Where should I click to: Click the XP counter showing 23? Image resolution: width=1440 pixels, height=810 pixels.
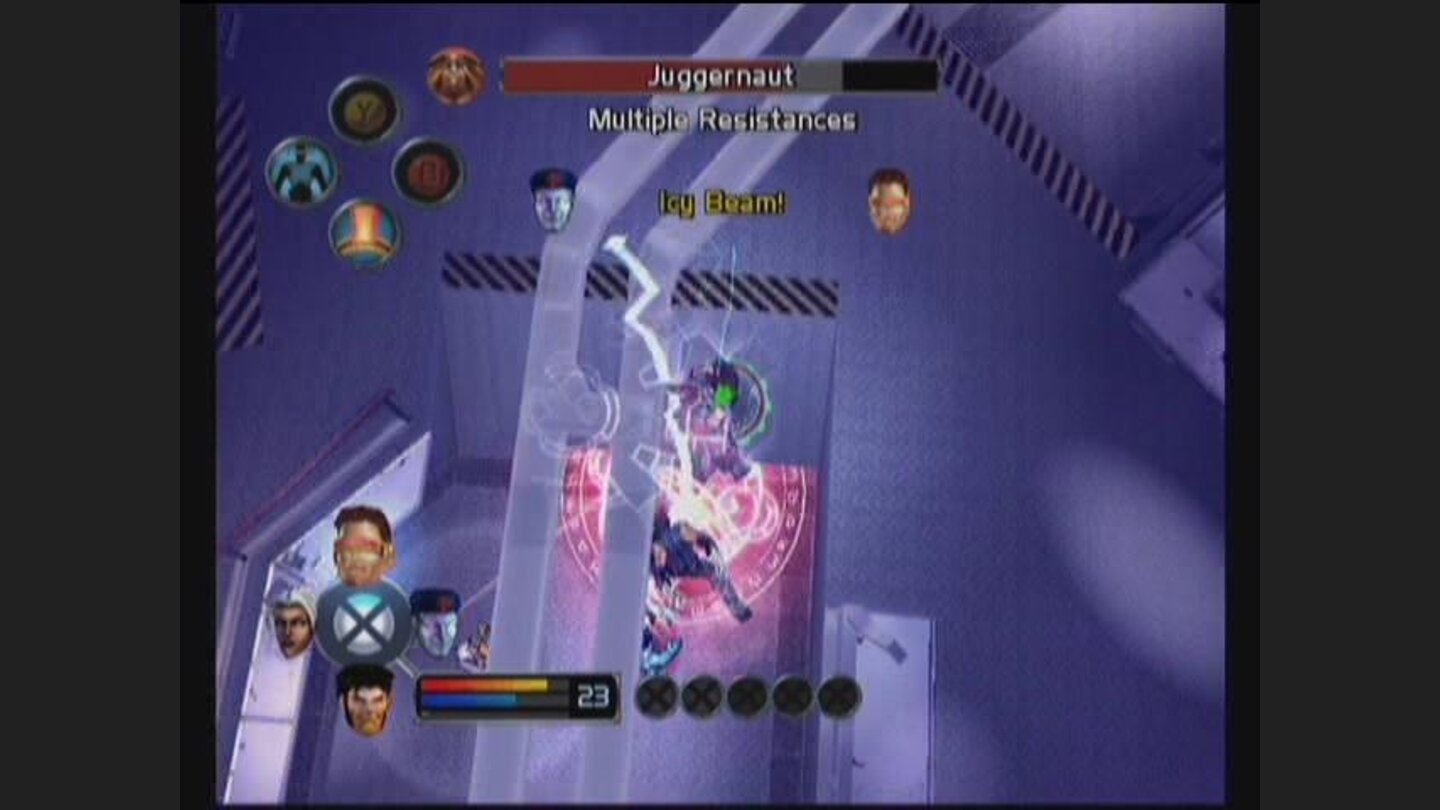[x=594, y=694]
